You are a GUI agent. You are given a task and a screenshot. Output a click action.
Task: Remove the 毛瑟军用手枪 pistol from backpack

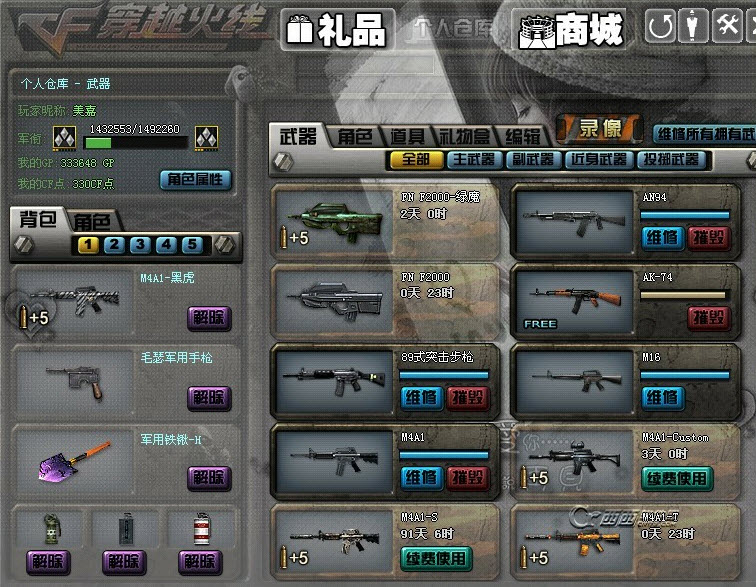coord(208,398)
